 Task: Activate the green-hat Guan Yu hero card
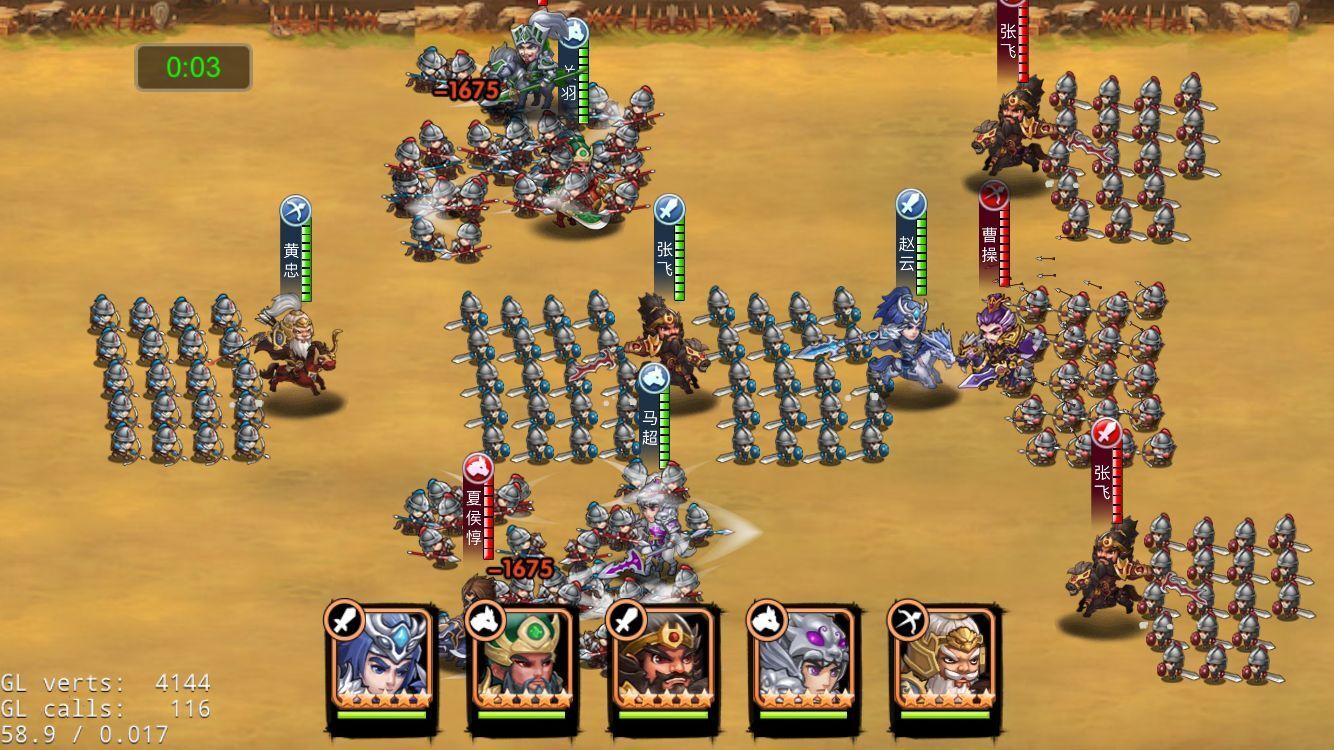click(x=521, y=660)
